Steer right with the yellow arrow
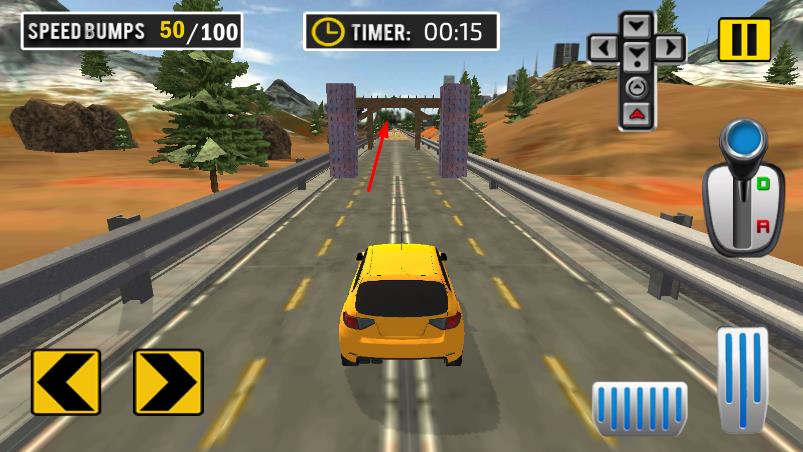The image size is (803, 452). (x=168, y=381)
